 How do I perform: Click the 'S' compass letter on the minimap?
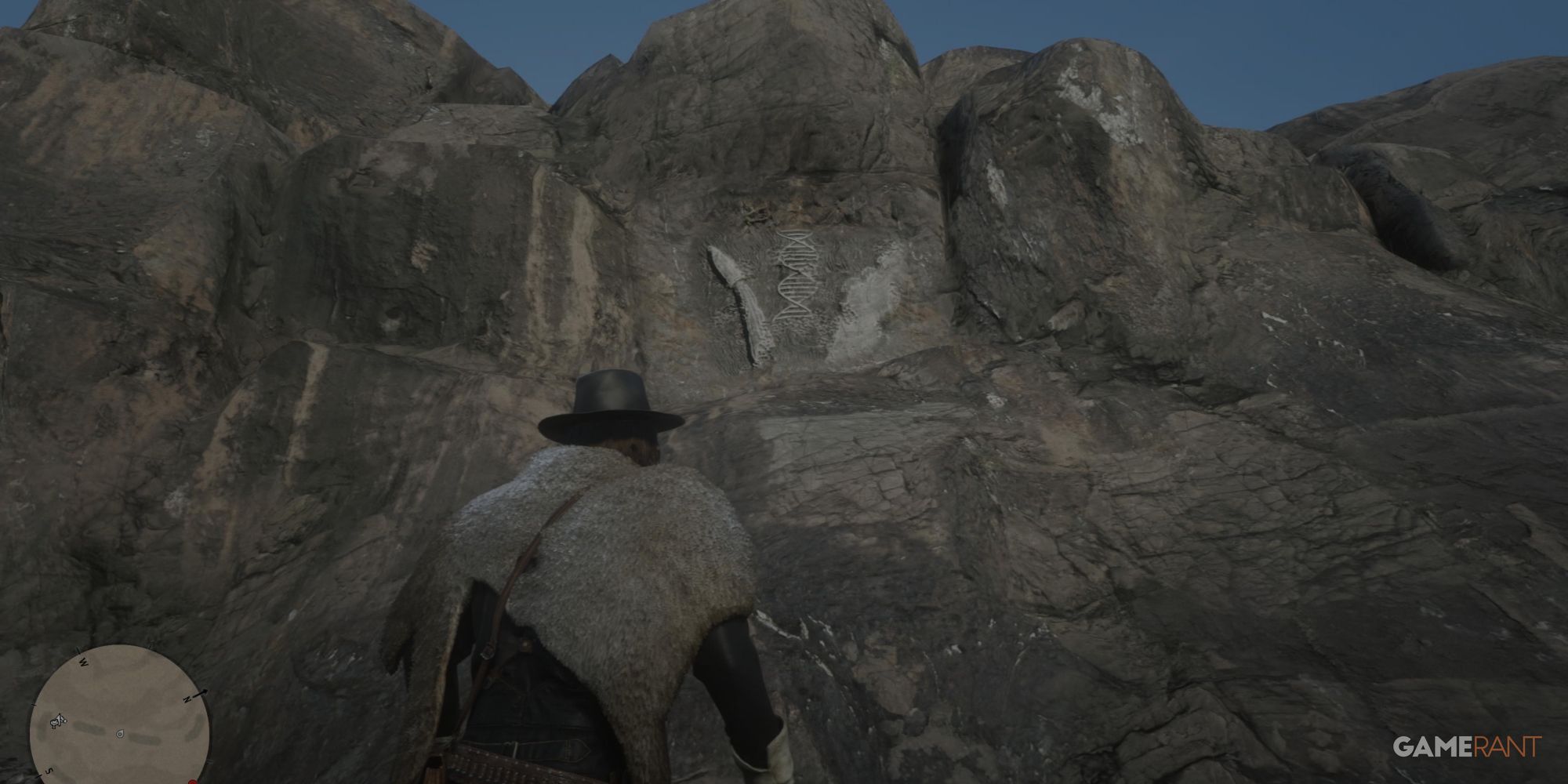[50, 771]
